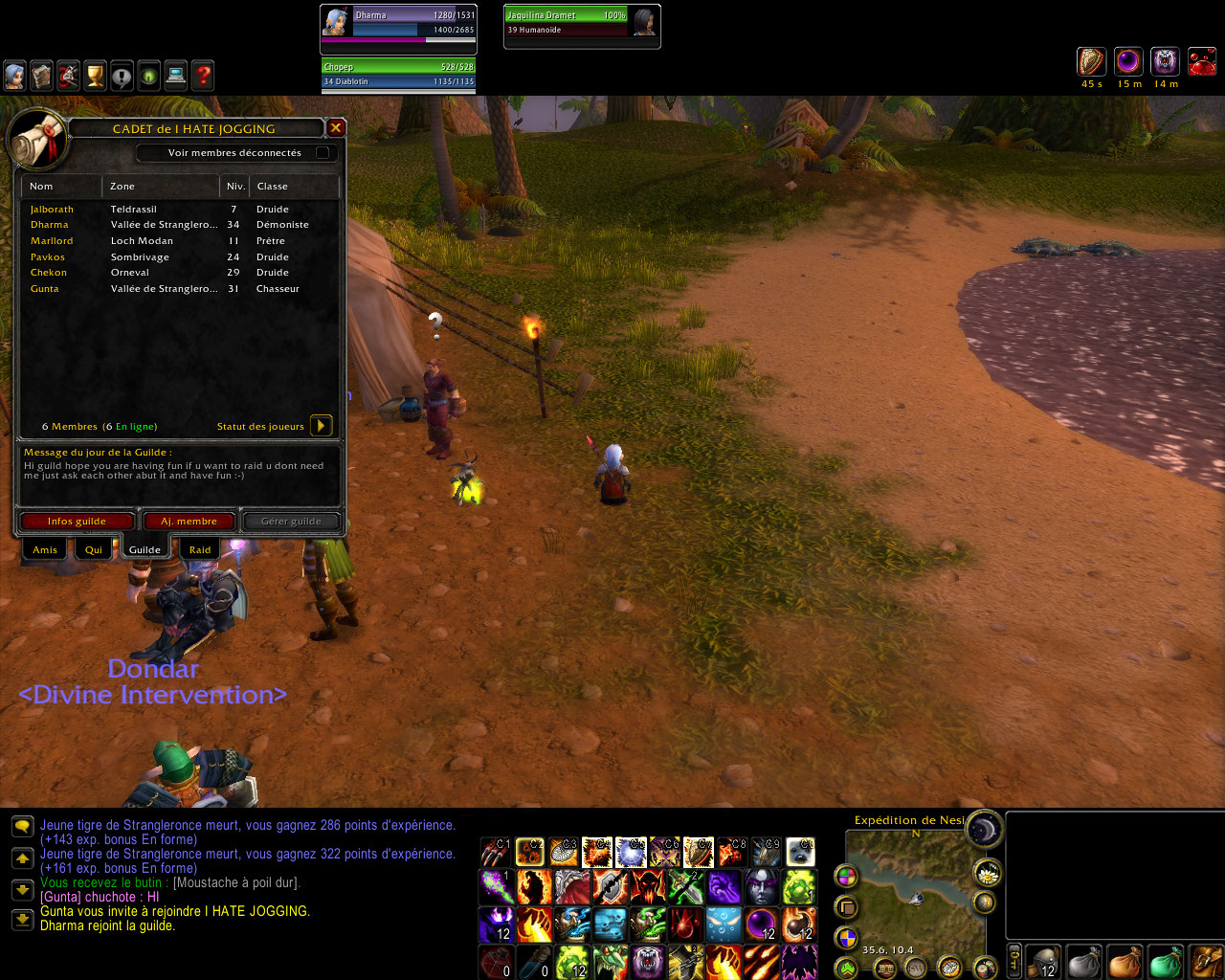
Task: Open the backpack in the bag bar
Action: pos(1207,961)
